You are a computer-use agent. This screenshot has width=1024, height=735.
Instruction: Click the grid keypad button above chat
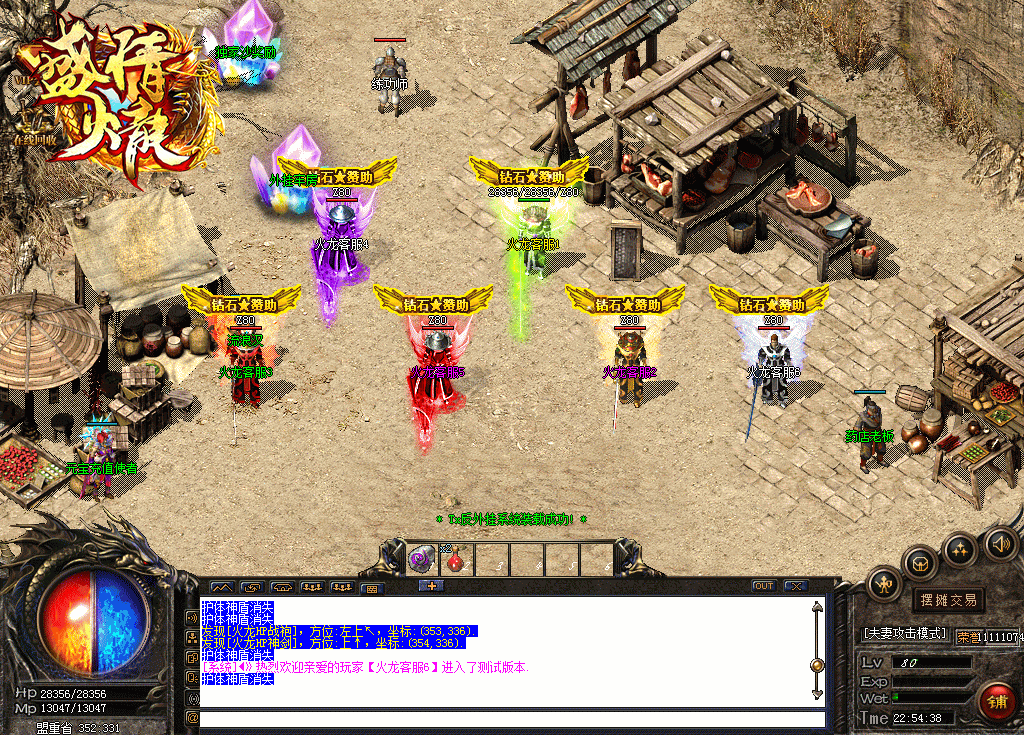pyautogui.click(x=371, y=588)
